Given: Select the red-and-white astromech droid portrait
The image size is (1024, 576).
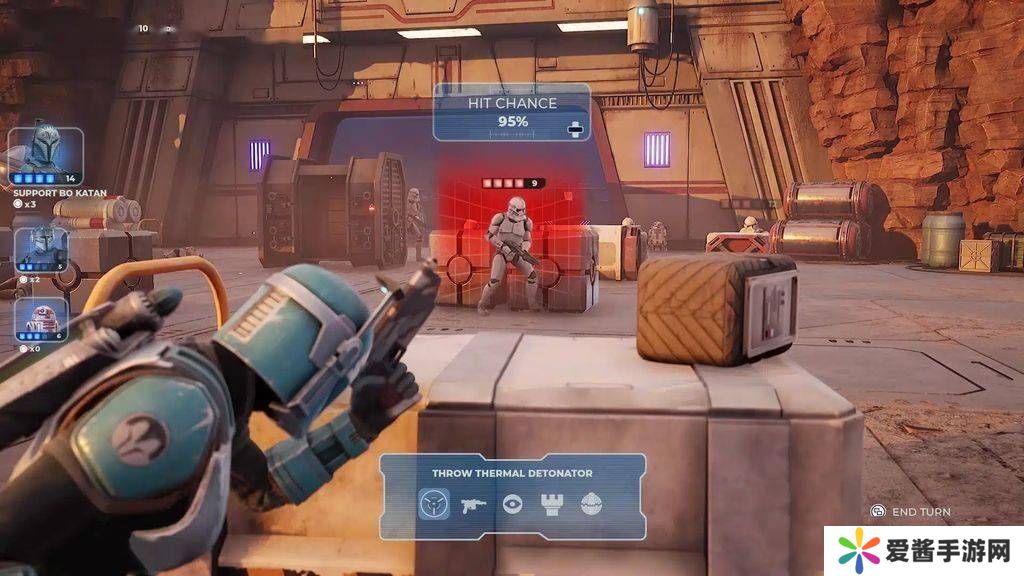Looking at the screenshot, I should pos(41,317).
